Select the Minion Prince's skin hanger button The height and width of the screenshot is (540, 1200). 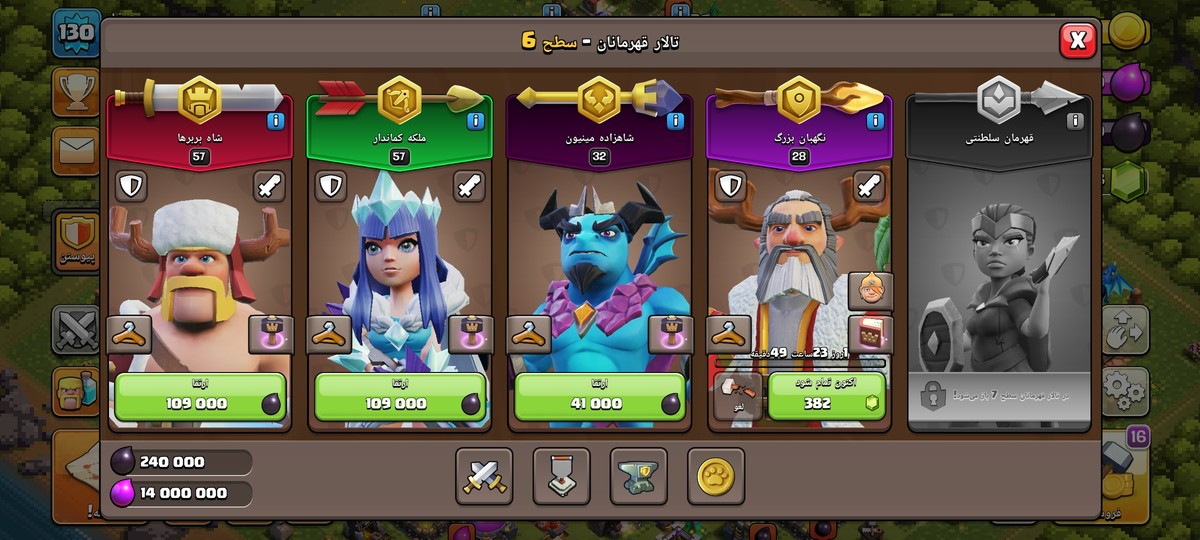click(x=530, y=335)
